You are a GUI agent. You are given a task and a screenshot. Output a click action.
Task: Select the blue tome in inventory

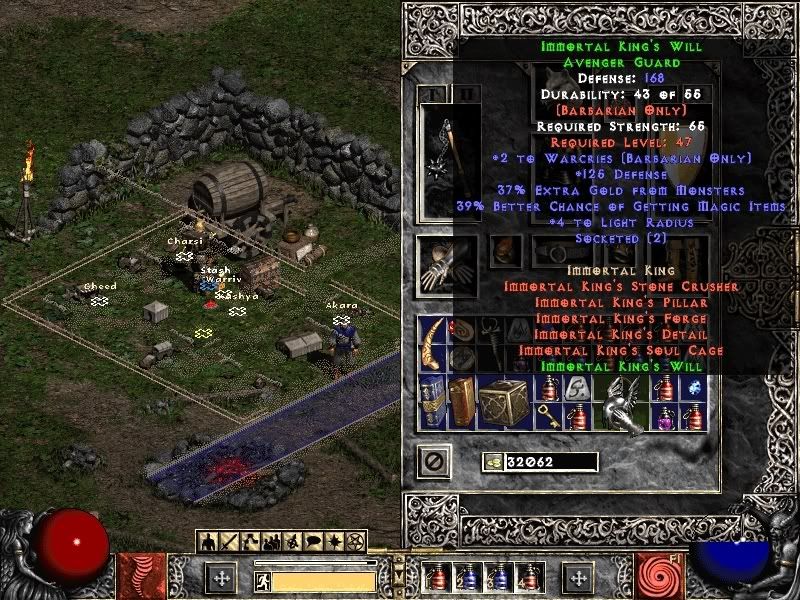pyautogui.click(x=434, y=402)
